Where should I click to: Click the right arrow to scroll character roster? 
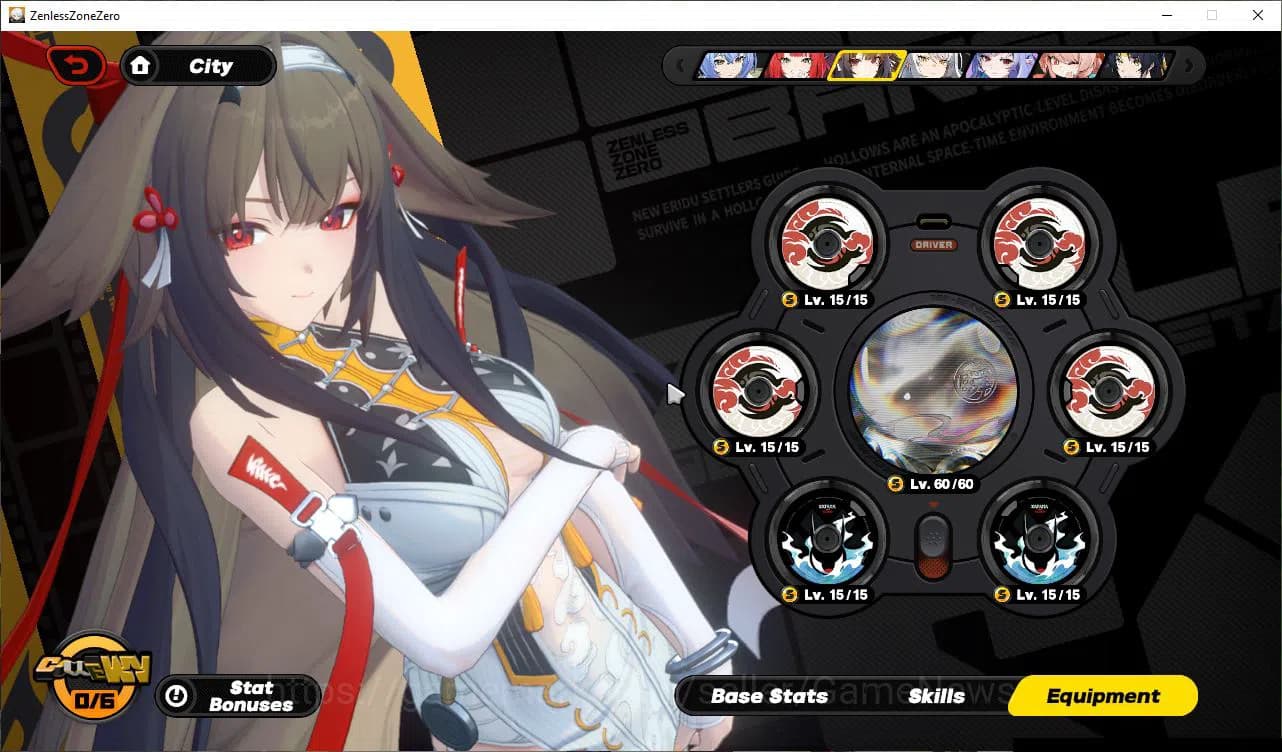coord(1188,65)
